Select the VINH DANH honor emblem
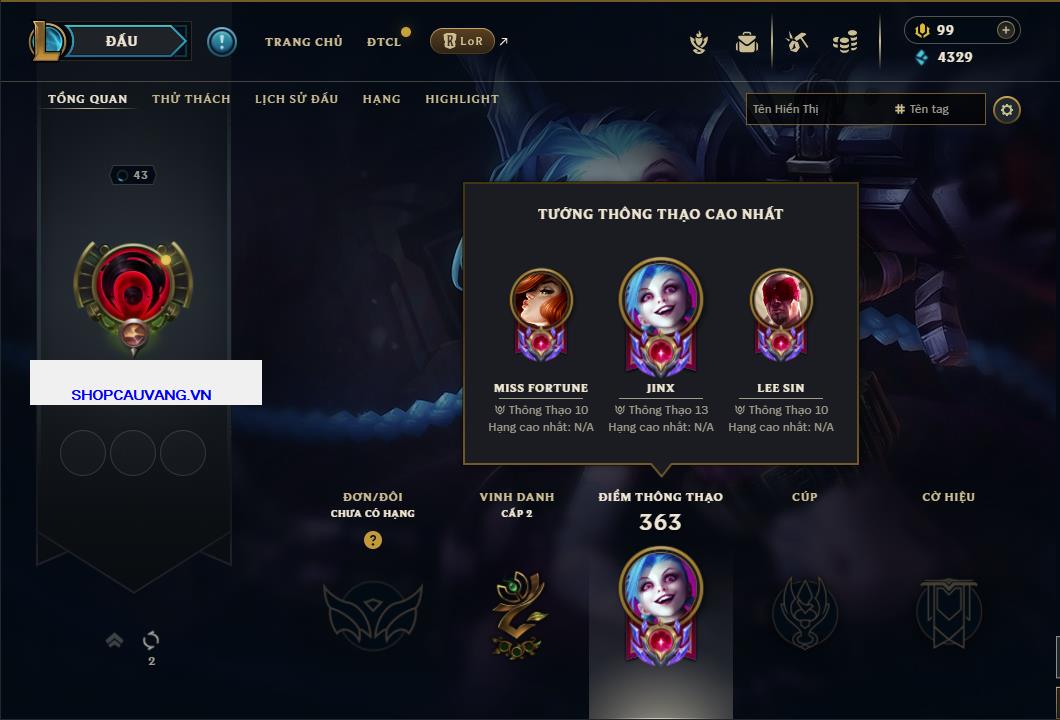Screen dimensions: 1060x720 pos(517,611)
